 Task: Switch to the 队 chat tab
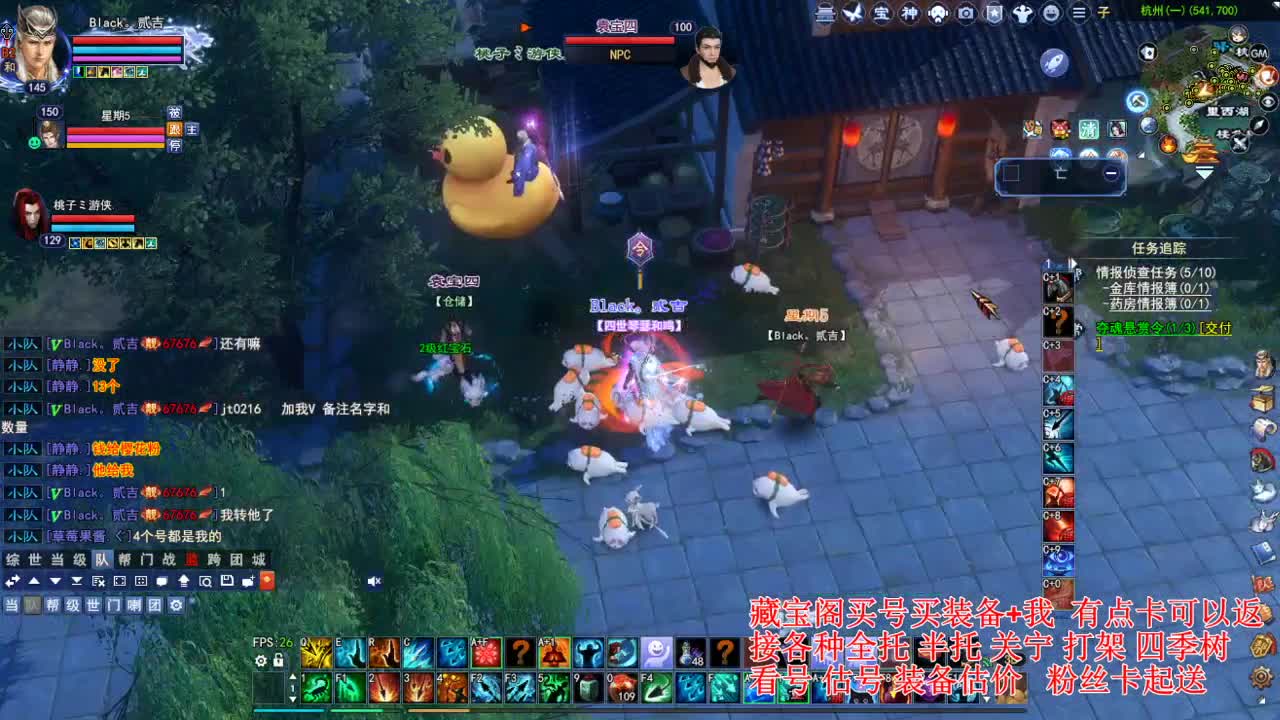pos(101,560)
